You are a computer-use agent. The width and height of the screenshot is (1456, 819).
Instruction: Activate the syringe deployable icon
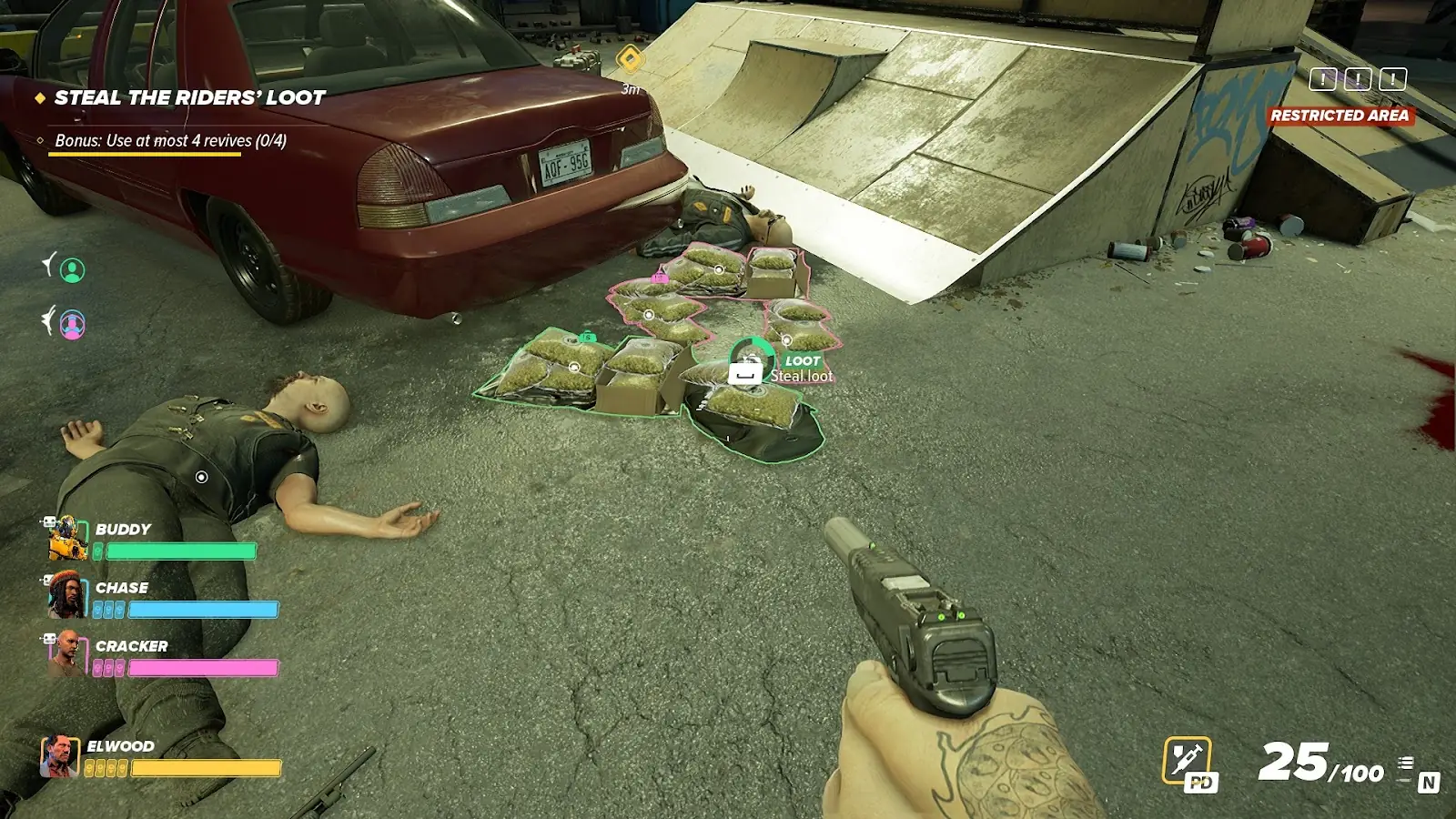[1188, 759]
